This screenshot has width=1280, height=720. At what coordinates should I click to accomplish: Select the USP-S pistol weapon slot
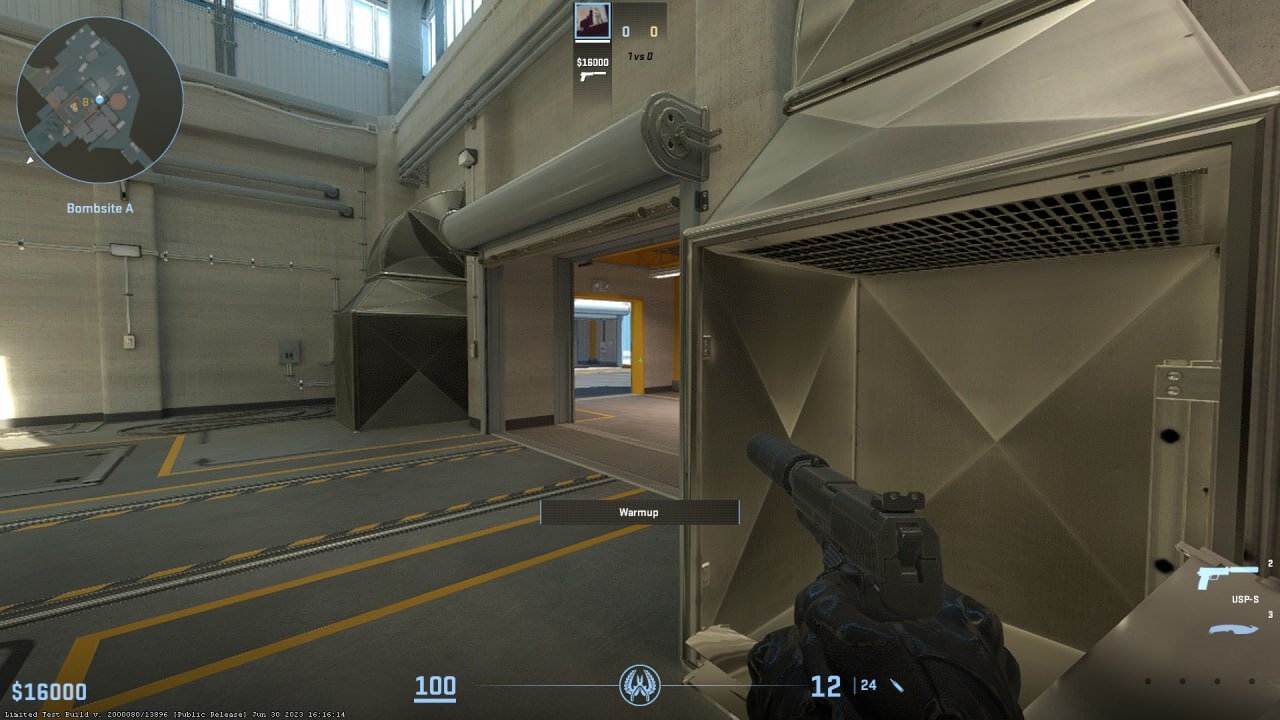1227,577
